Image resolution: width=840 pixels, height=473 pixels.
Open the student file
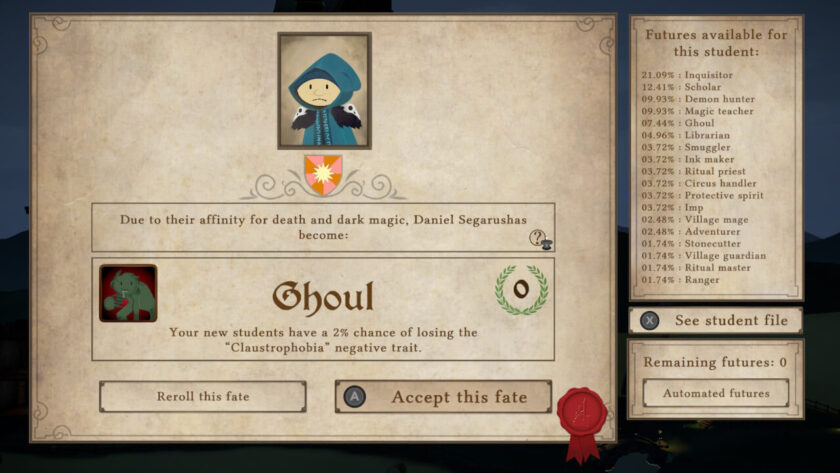click(x=715, y=320)
